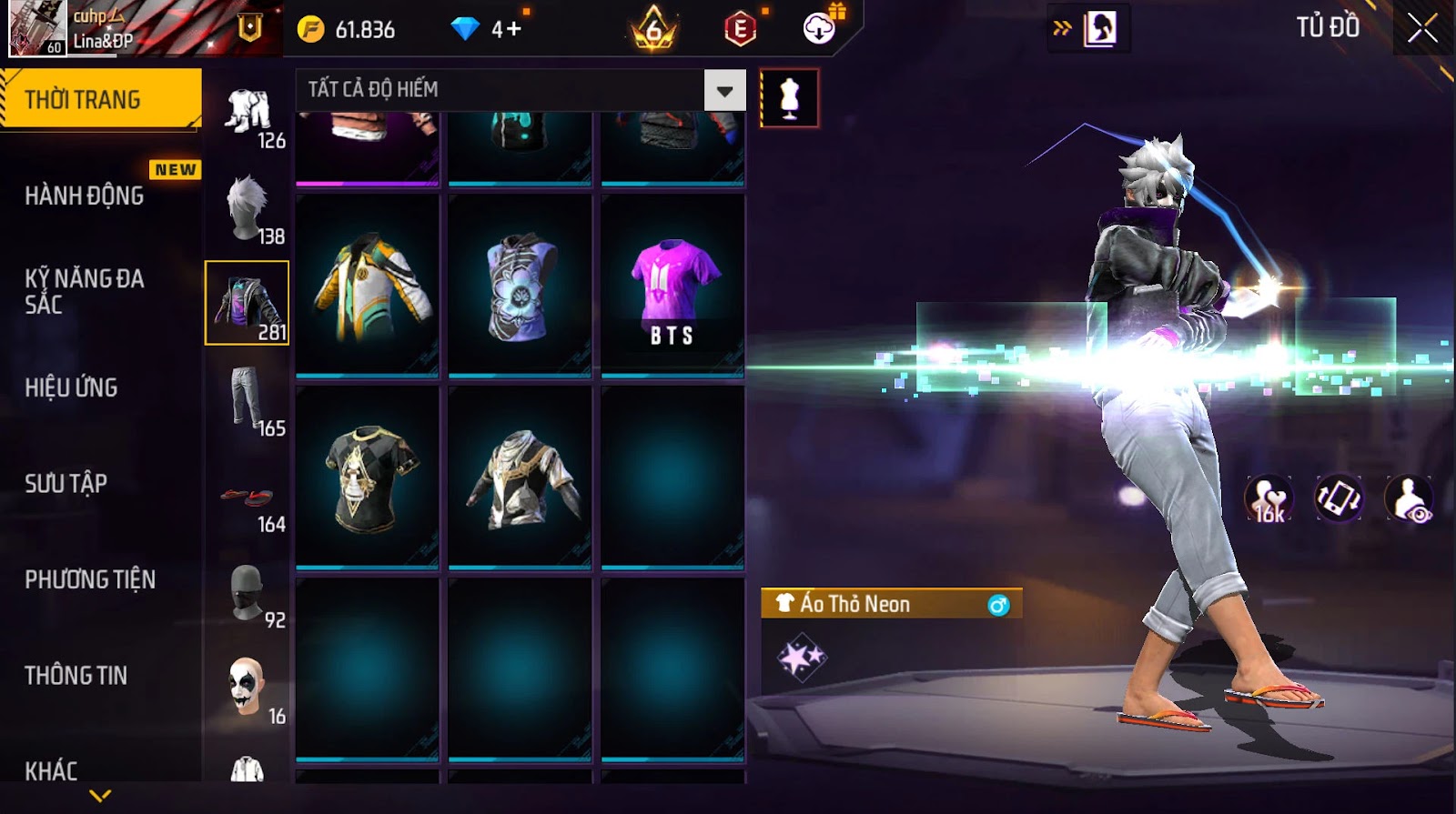Switch to the Hành Động tab
The width and height of the screenshot is (1456, 814).
[x=85, y=196]
